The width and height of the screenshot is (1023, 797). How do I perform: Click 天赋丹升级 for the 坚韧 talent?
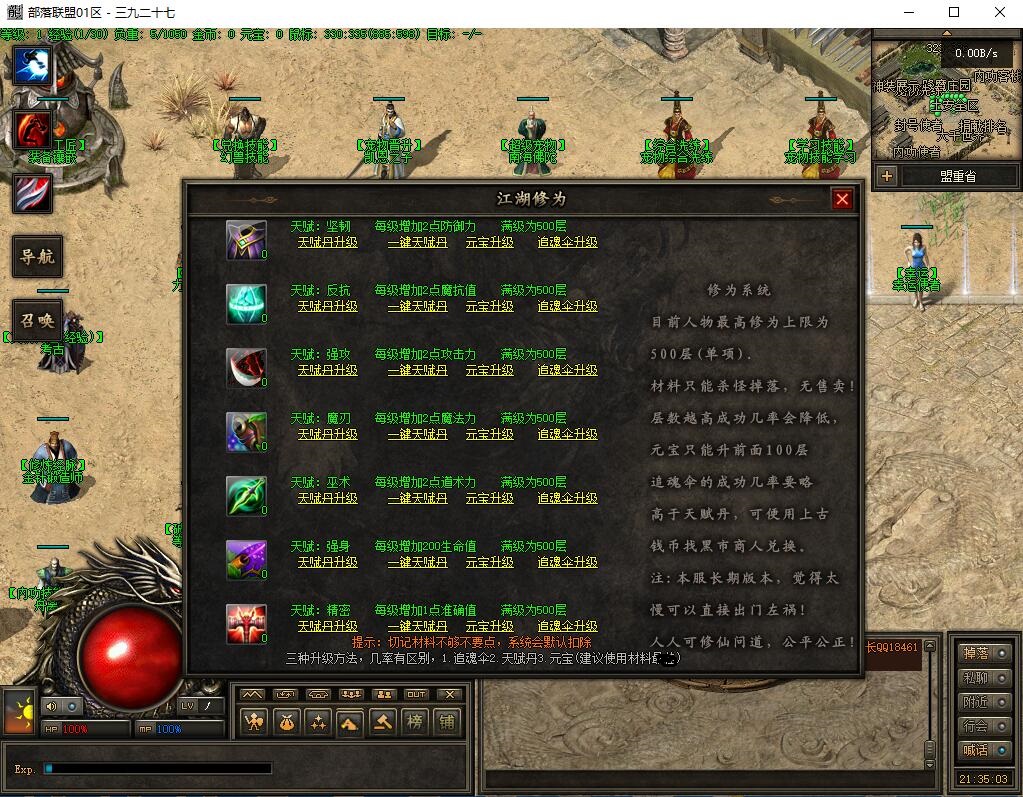point(327,242)
